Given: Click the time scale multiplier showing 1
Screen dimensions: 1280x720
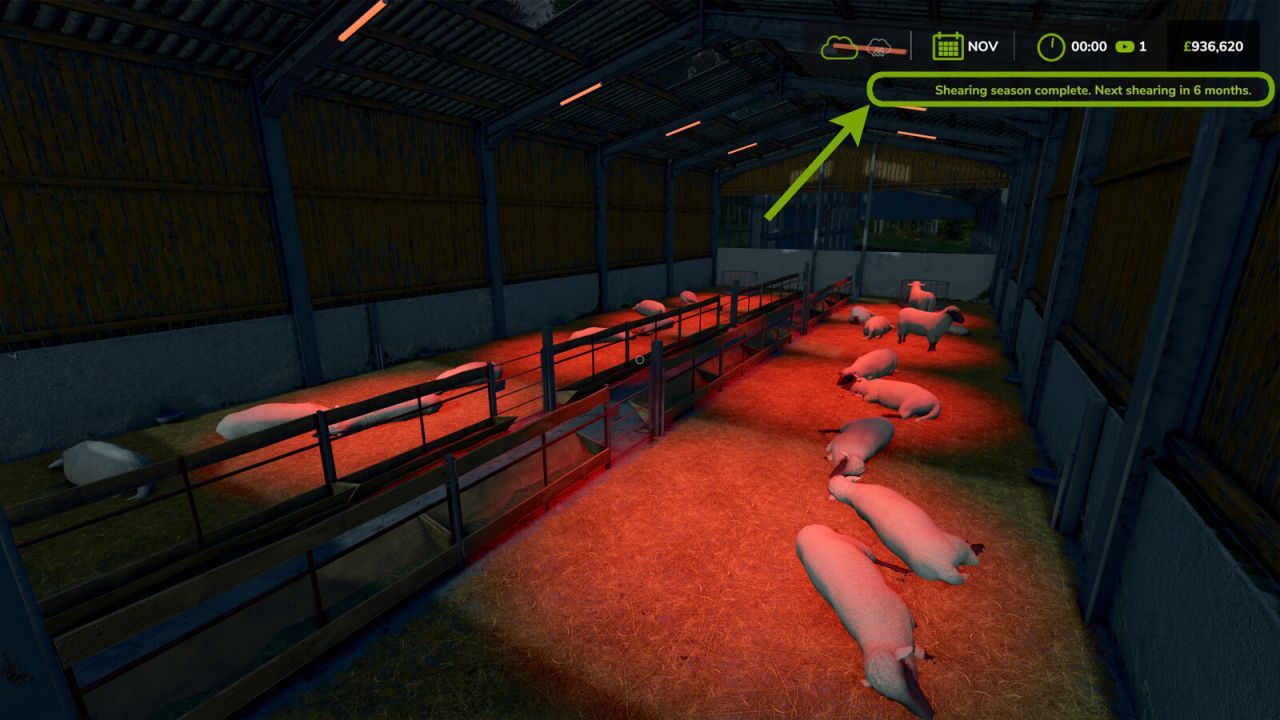Looking at the screenshot, I should coord(1143,46).
